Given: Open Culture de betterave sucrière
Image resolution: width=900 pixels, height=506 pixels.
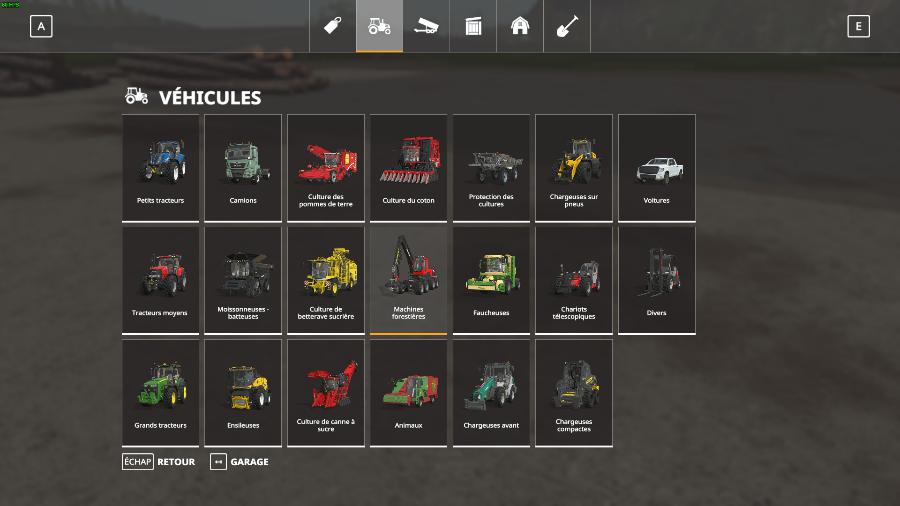Looking at the screenshot, I should coord(326,280).
